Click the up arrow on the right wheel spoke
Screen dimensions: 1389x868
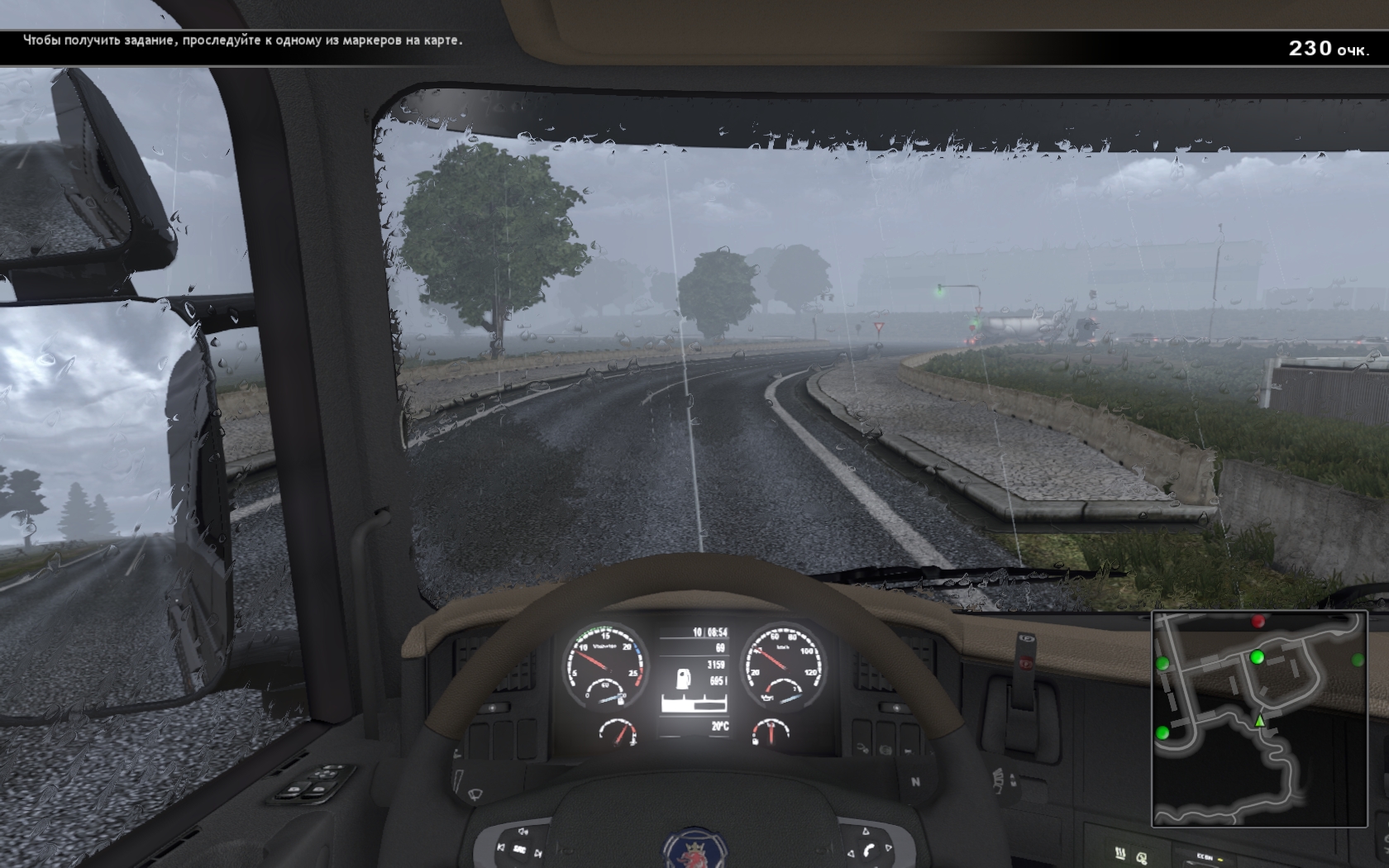[x=866, y=830]
